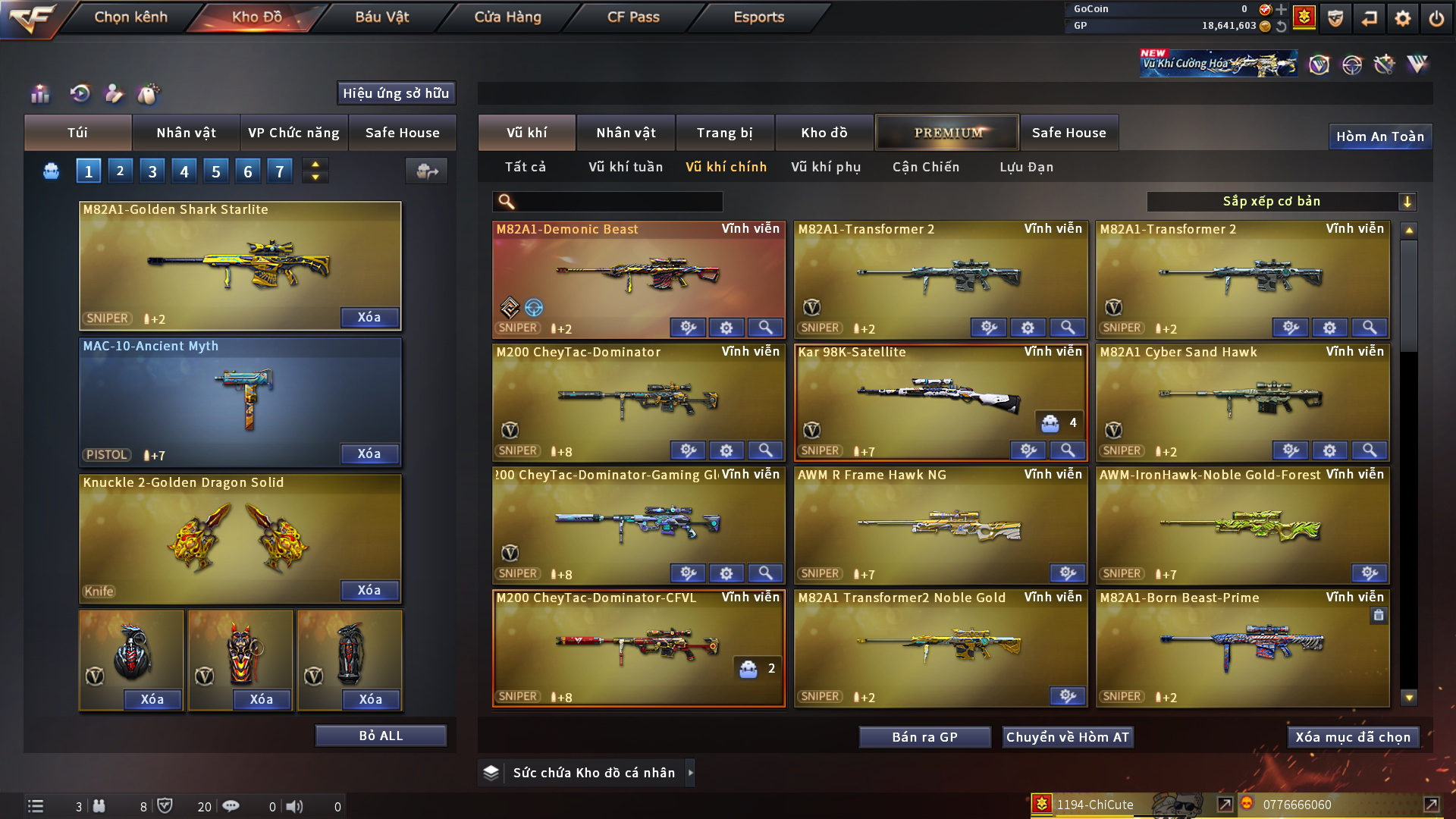Open the gear settings icon
1456x819 pixels.
[1403, 18]
